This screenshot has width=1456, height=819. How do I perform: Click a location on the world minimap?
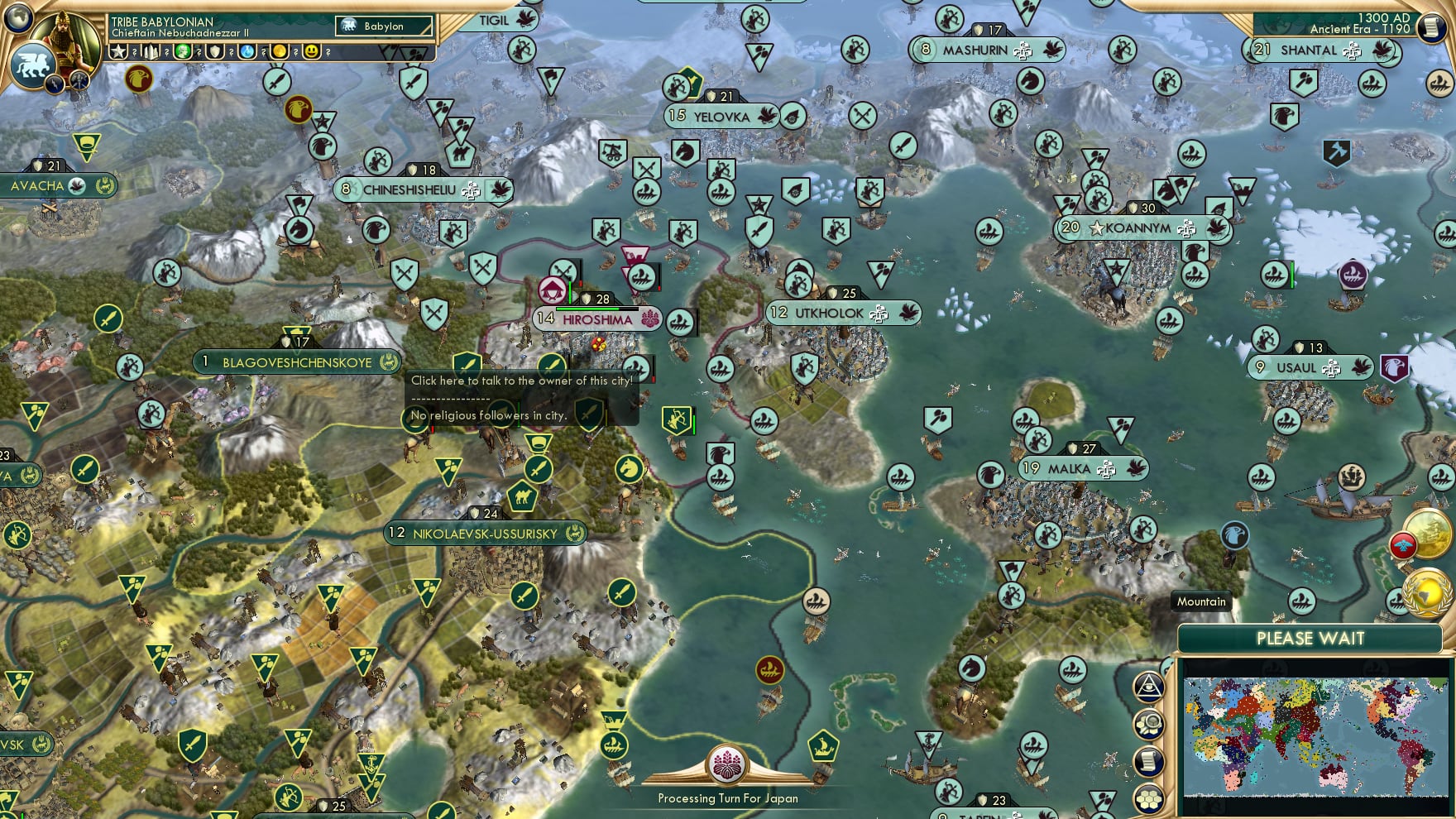click(1315, 736)
